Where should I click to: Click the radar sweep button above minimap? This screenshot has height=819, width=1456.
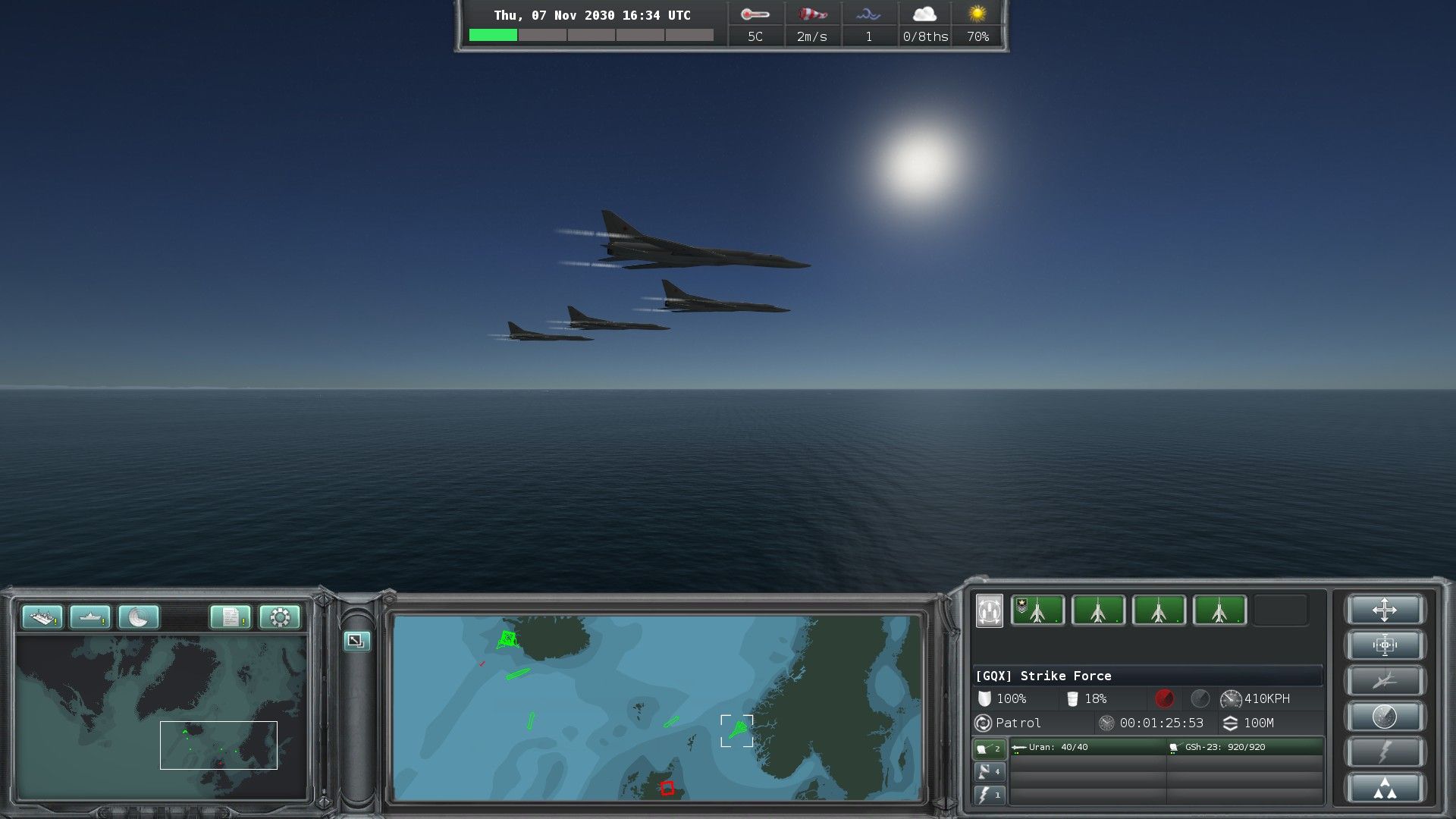[139, 617]
